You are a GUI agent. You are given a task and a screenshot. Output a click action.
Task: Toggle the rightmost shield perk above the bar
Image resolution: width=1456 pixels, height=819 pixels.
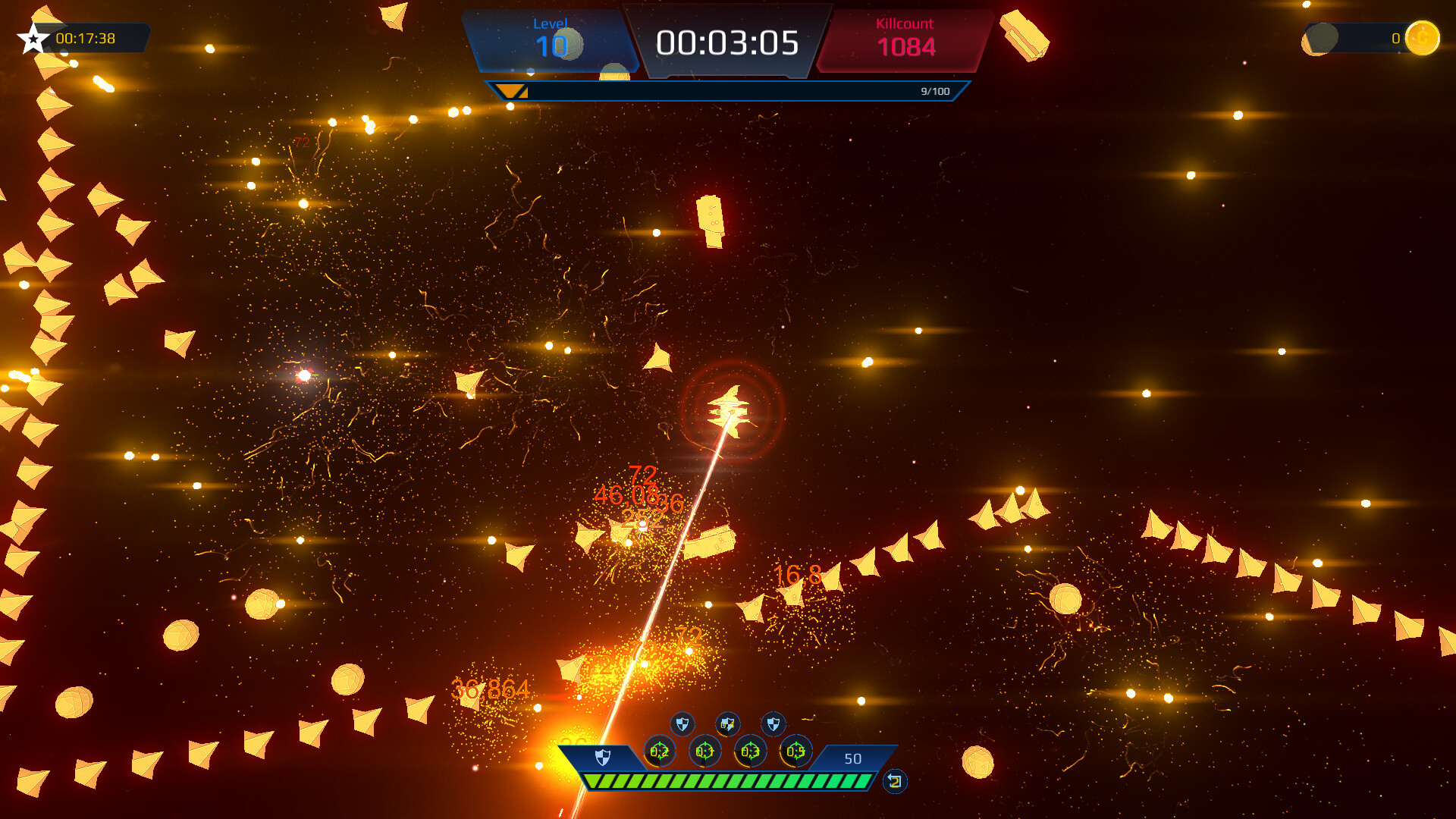point(773,723)
